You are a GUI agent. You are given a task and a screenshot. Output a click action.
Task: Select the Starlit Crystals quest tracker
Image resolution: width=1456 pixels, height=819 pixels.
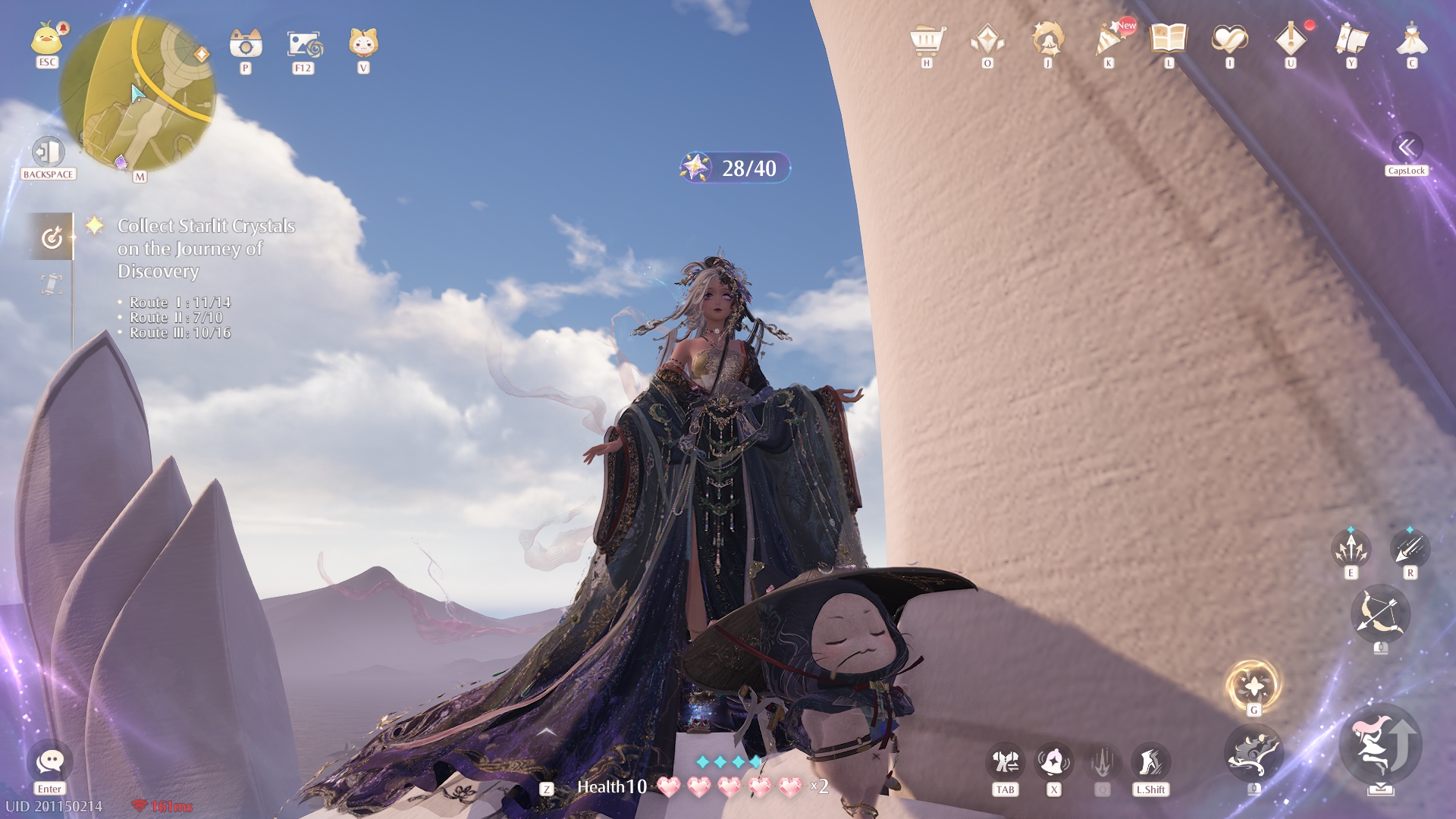pos(206,248)
